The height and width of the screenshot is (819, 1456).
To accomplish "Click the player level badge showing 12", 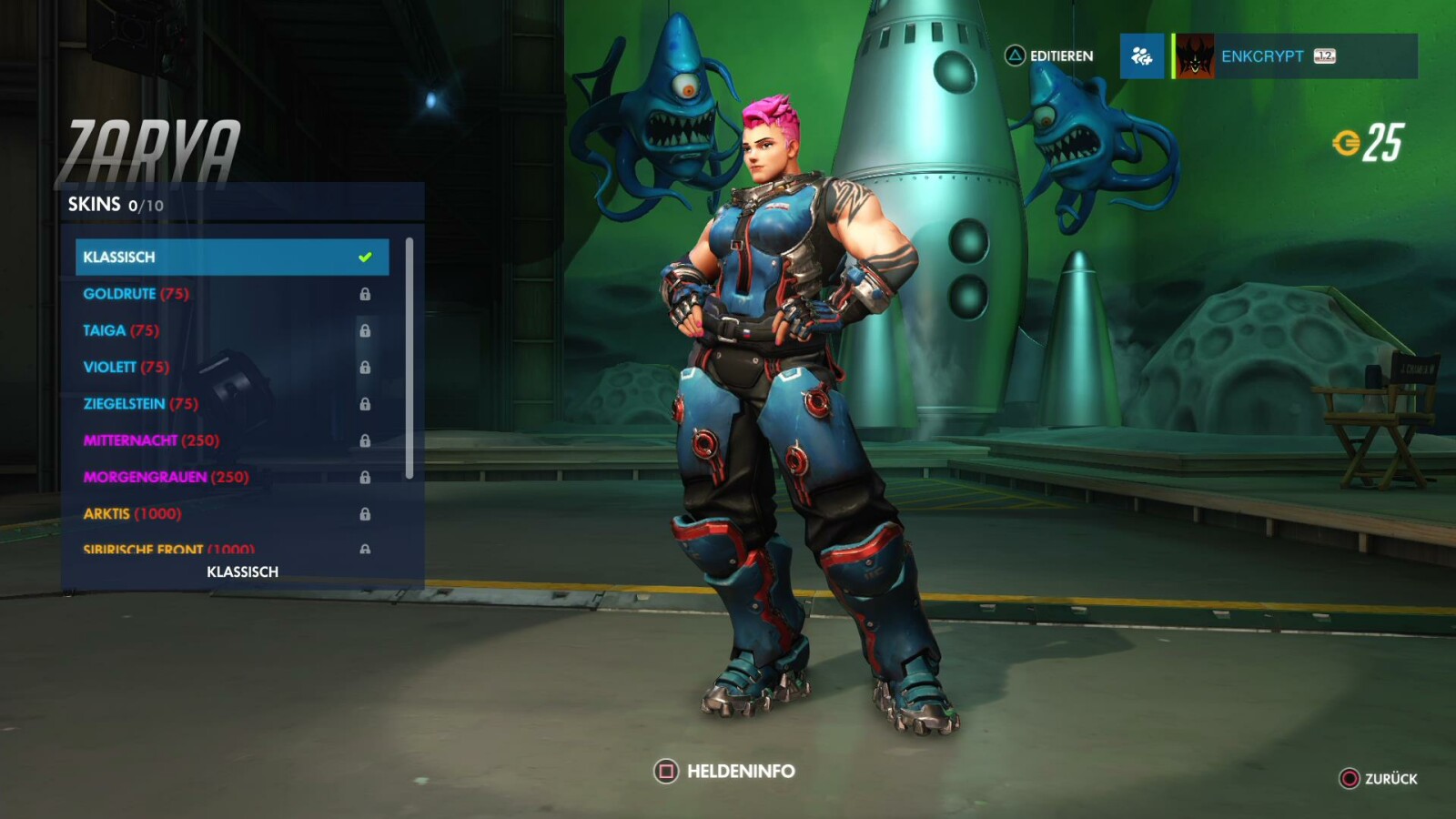I will coord(1327,56).
